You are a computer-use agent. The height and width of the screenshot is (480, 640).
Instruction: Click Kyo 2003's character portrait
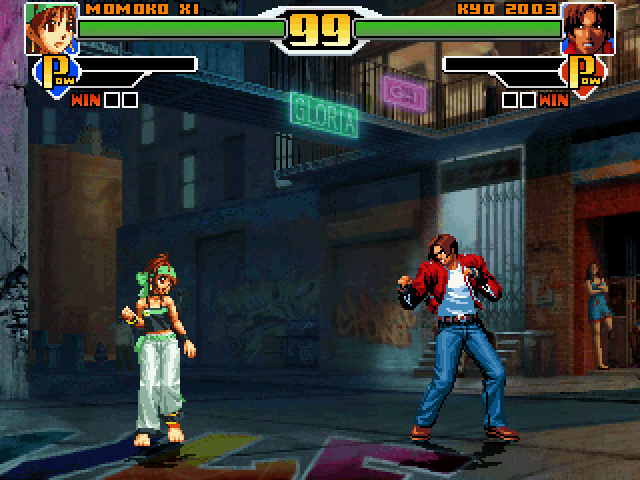coord(588,27)
